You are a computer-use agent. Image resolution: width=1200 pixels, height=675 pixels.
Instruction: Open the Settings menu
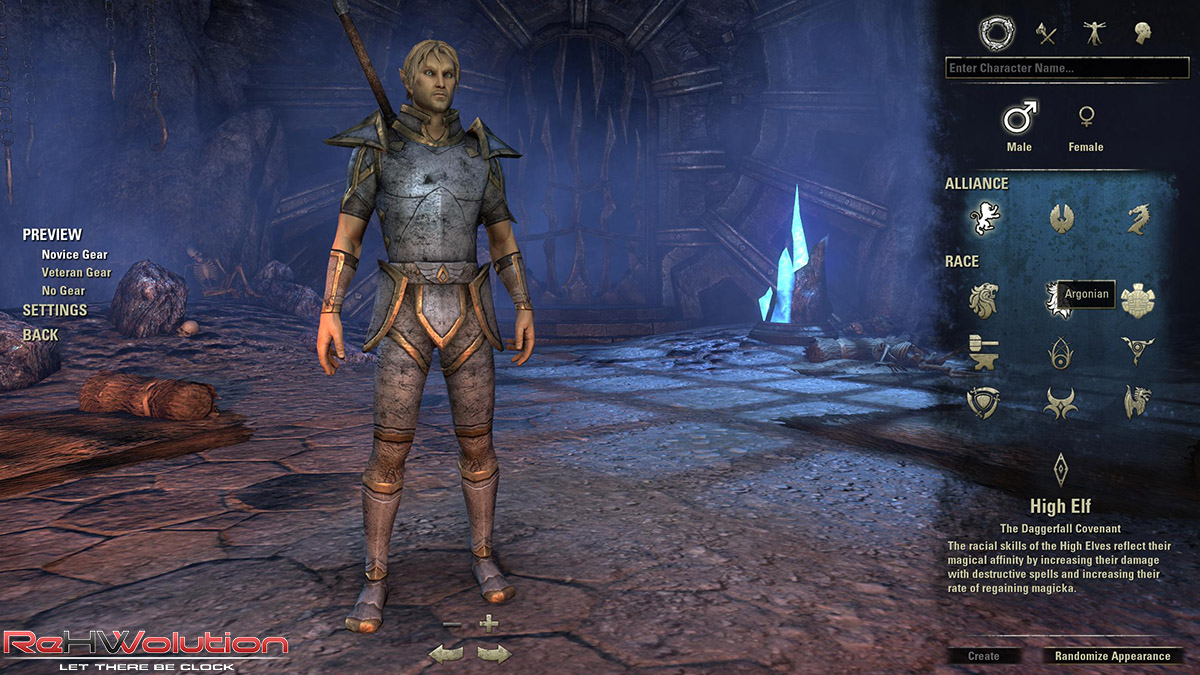click(x=55, y=310)
